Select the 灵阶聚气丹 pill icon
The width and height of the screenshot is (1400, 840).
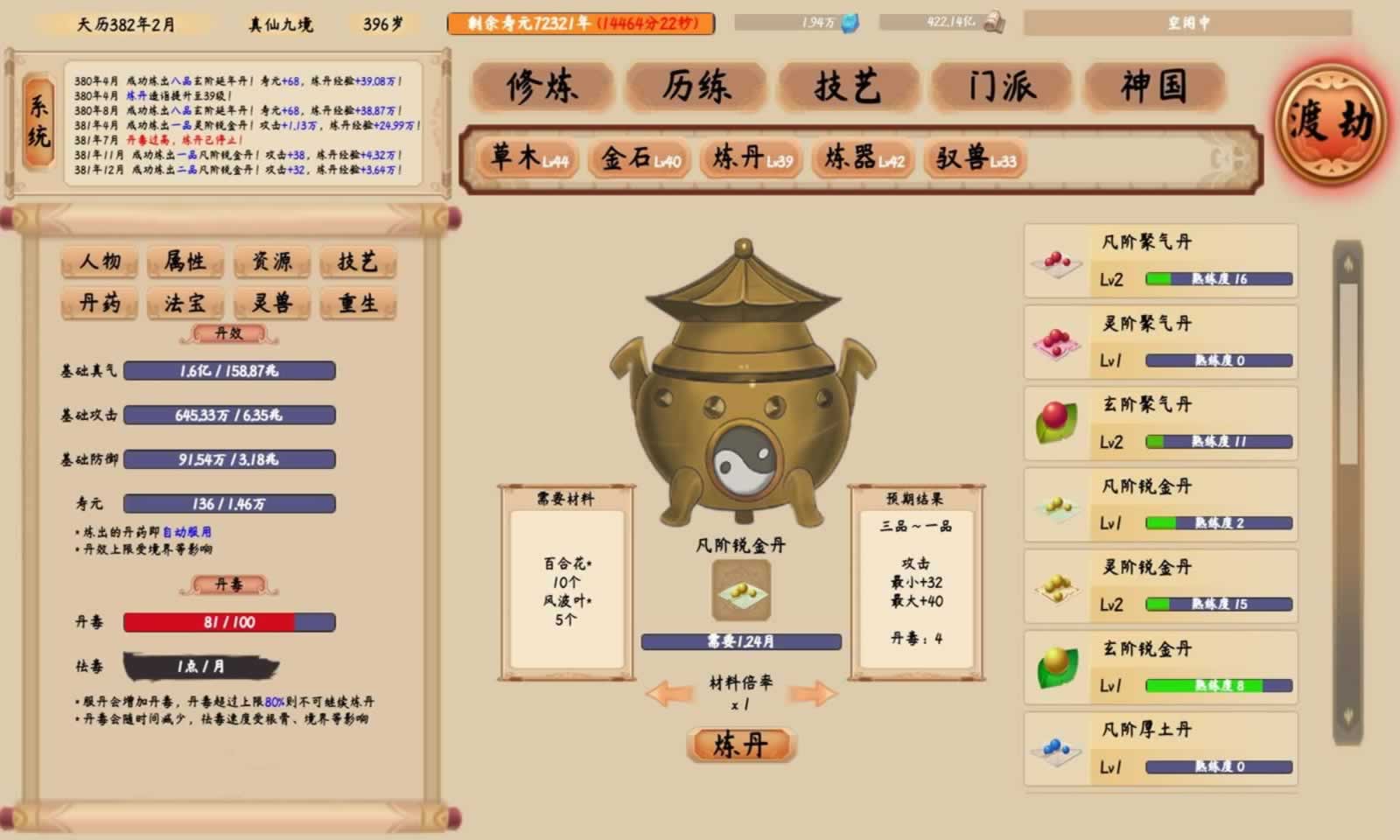click(1056, 340)
